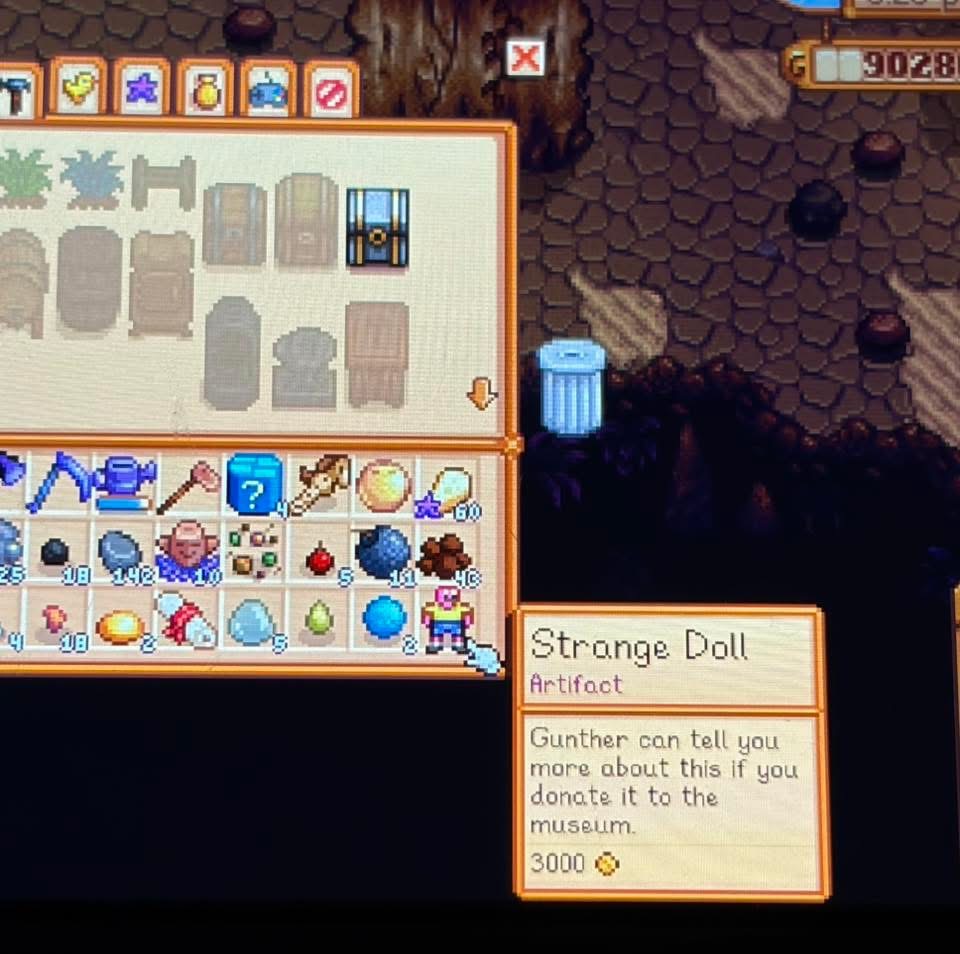
Task: Choose the sword in the inventory
Action: pyautogui.click(x=319, y=484)
